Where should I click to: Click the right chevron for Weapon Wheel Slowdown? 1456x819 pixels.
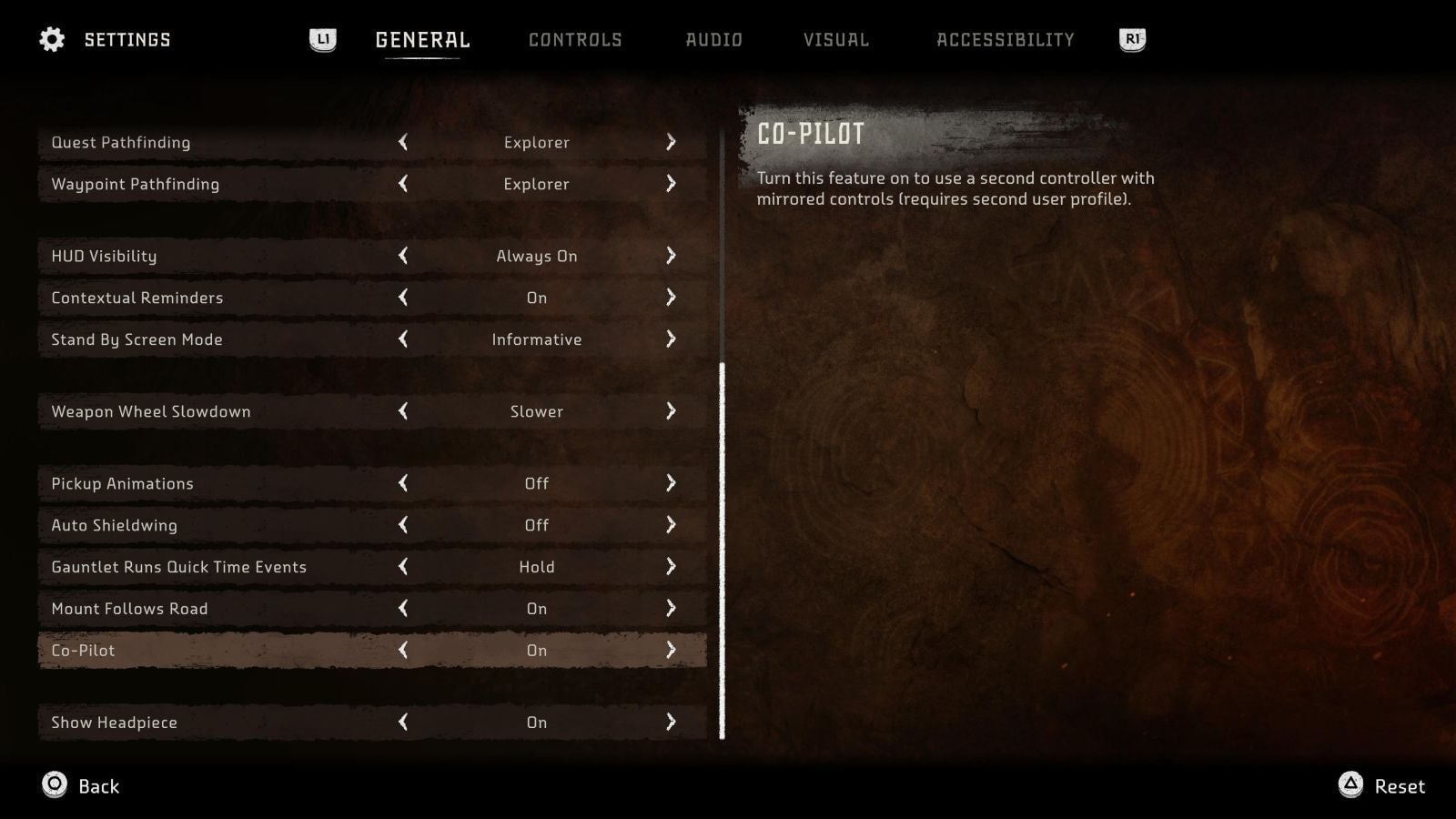pos(672,411)
